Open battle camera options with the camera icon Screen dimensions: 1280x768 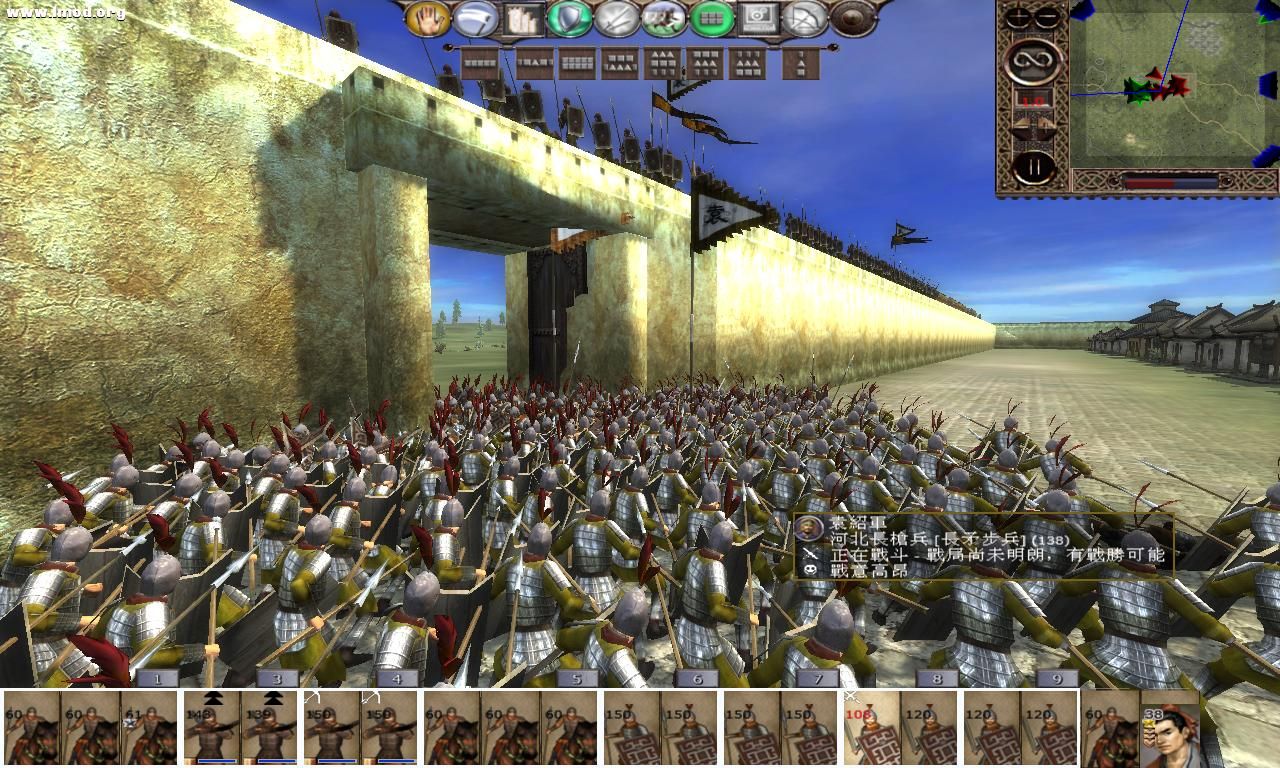coord(760,18)
